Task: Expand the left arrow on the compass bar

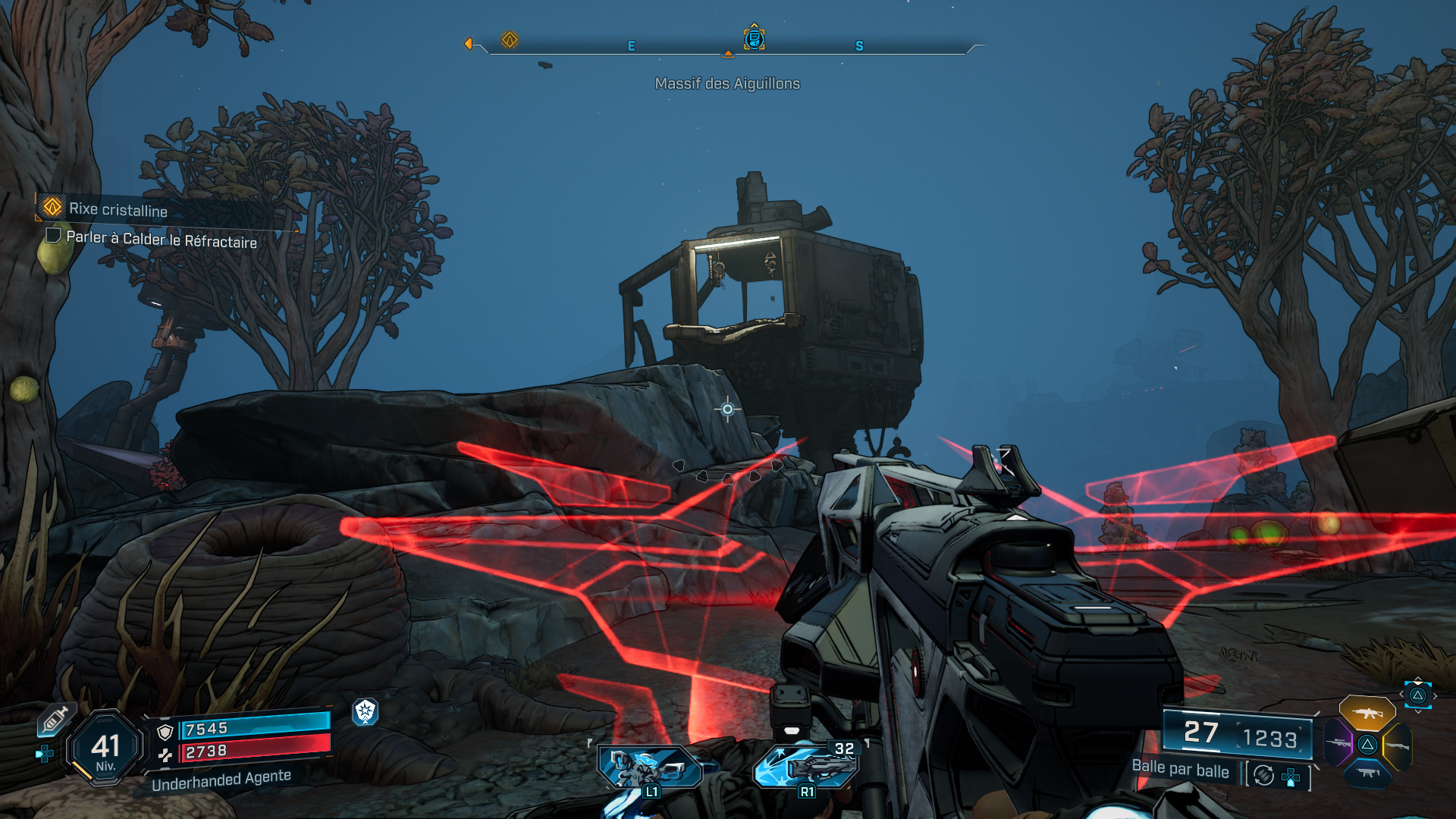Action: (x=470, y=44)
